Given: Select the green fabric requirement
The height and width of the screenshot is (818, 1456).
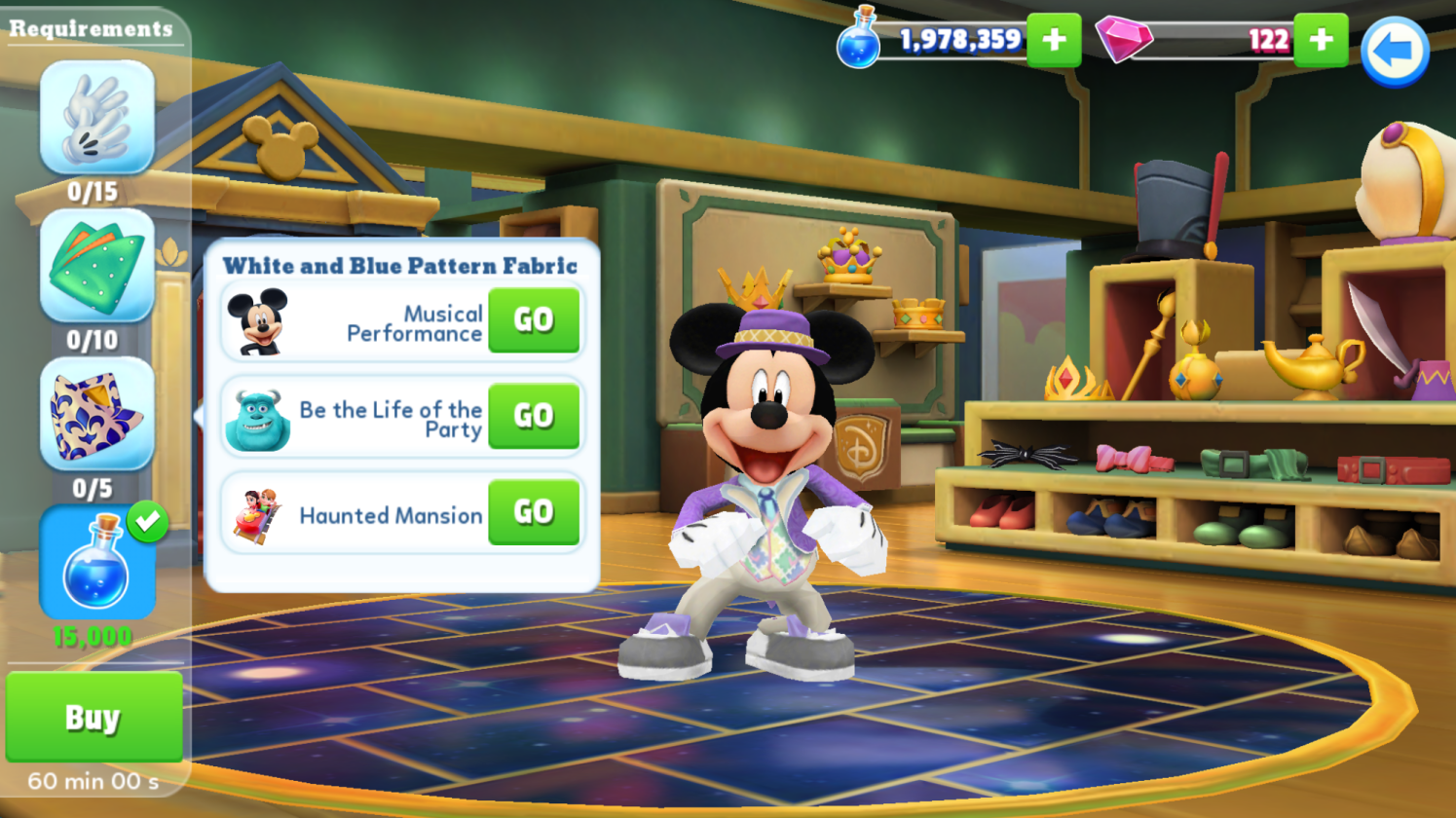Looking at the screenshot, I should (x=96, y=266).
